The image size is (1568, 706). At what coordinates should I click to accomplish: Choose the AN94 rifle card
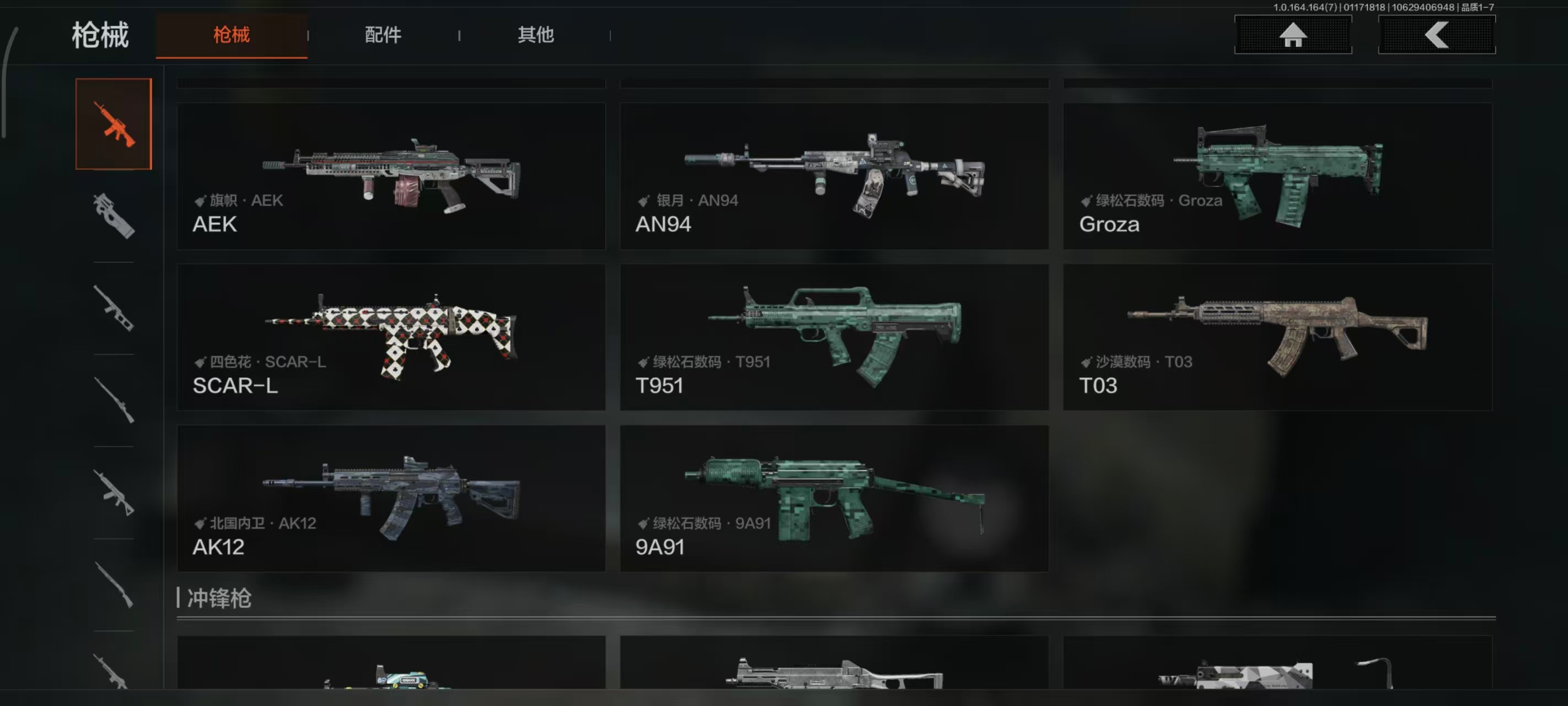coord(834,176)
